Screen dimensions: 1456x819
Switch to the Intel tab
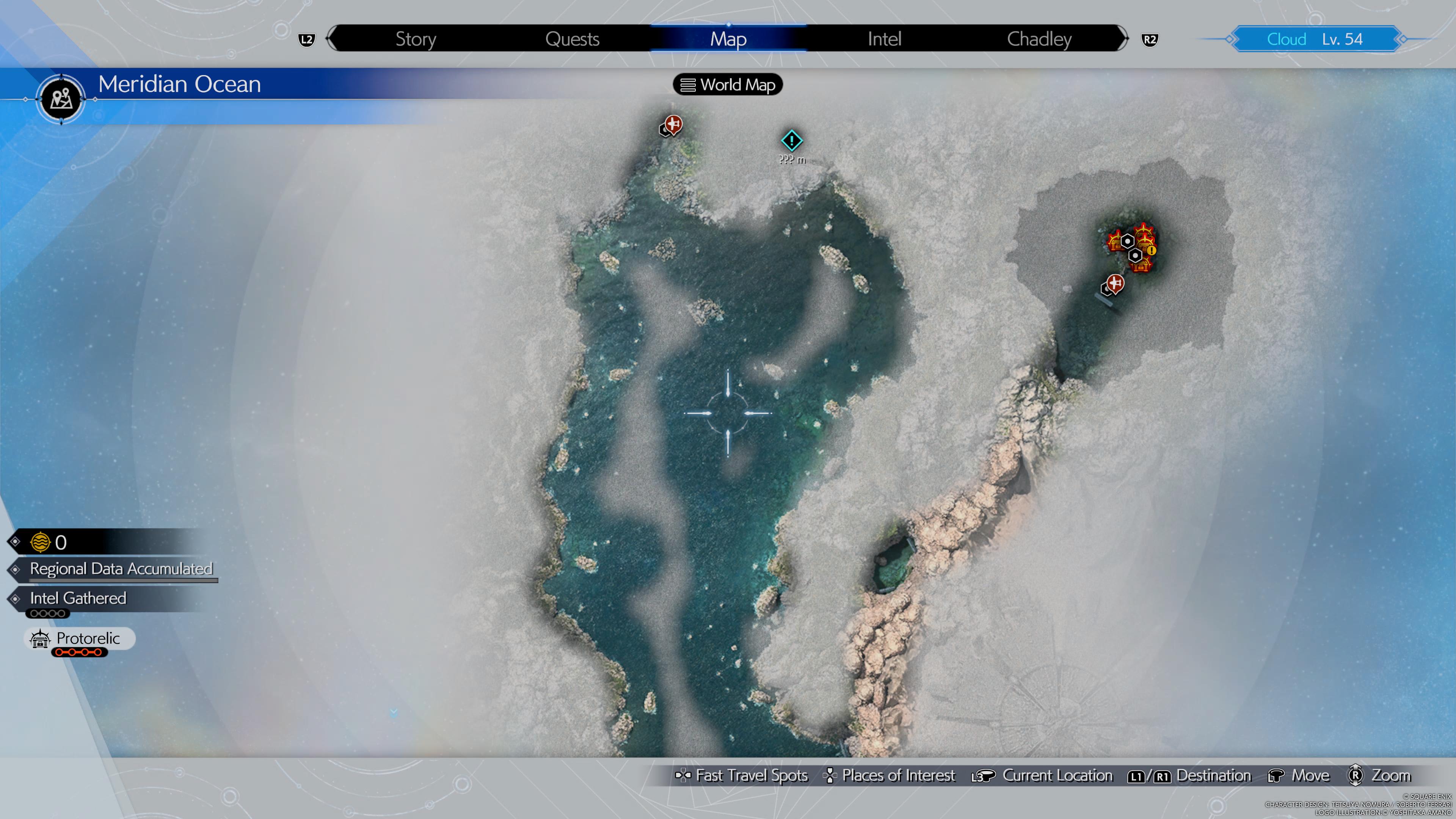[884, 39]
